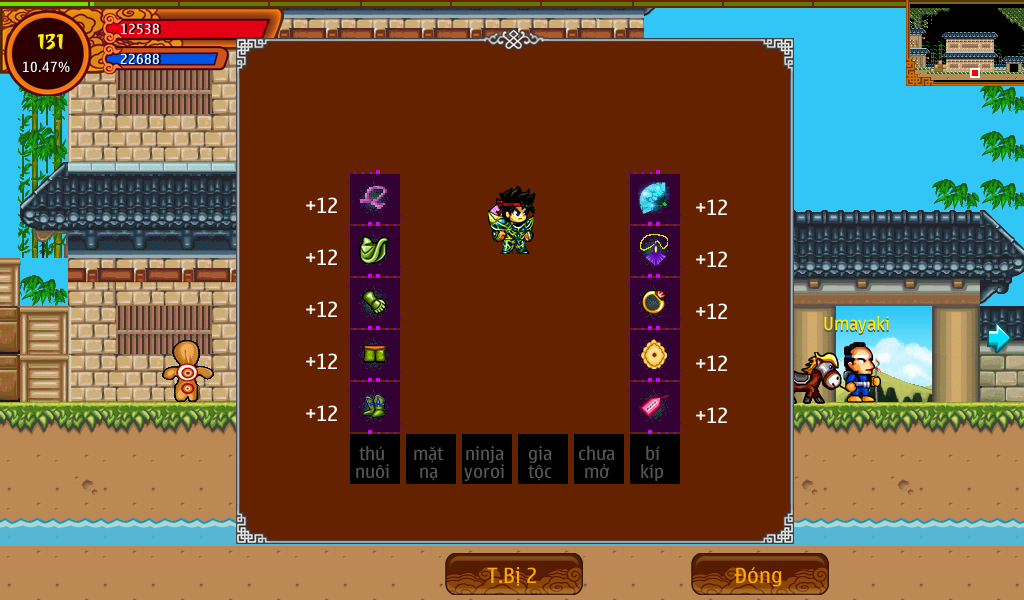Select the mặt nạ mask slot
Screen dimensions: 1024x600
click(431, 459)
